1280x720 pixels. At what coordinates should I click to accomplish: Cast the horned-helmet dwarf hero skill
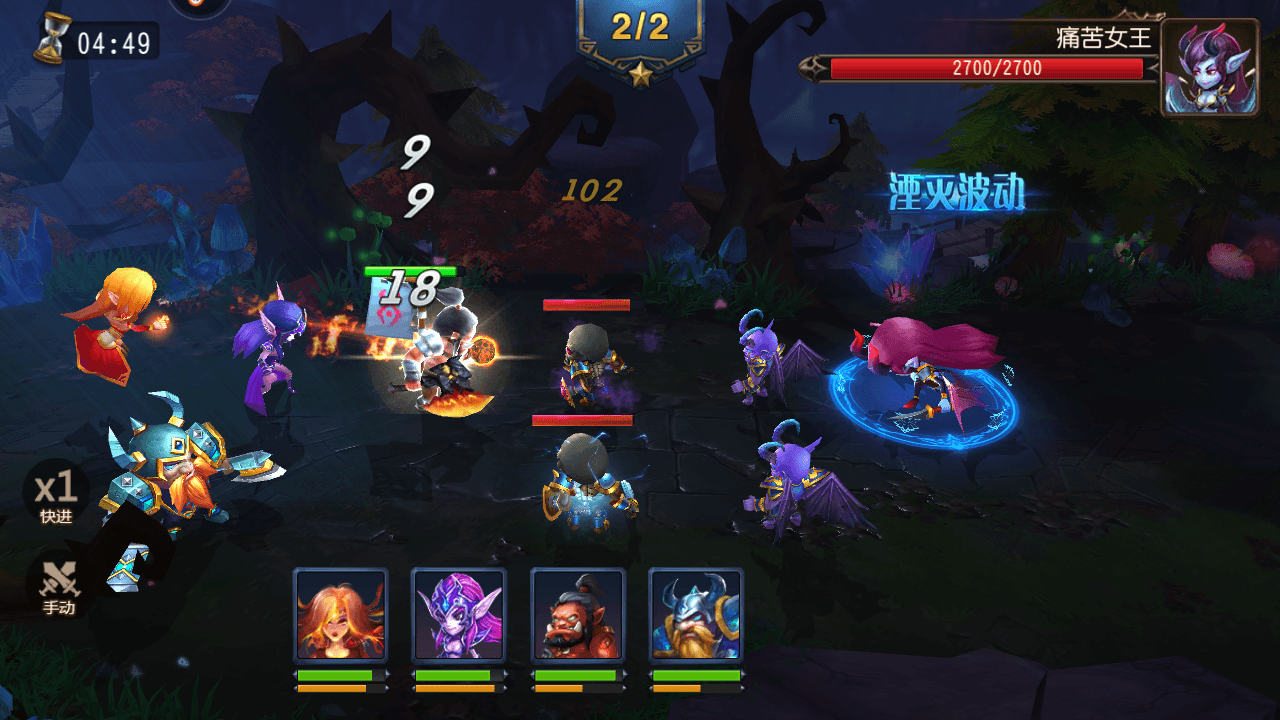(x=695, y=614)
